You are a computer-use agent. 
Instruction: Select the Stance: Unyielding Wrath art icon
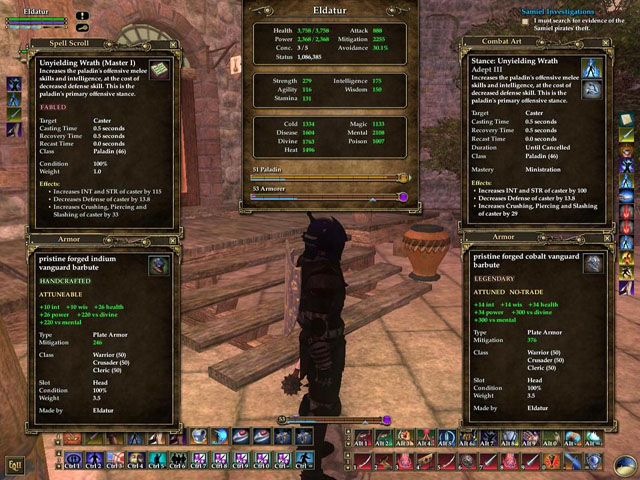coord(594,68)
